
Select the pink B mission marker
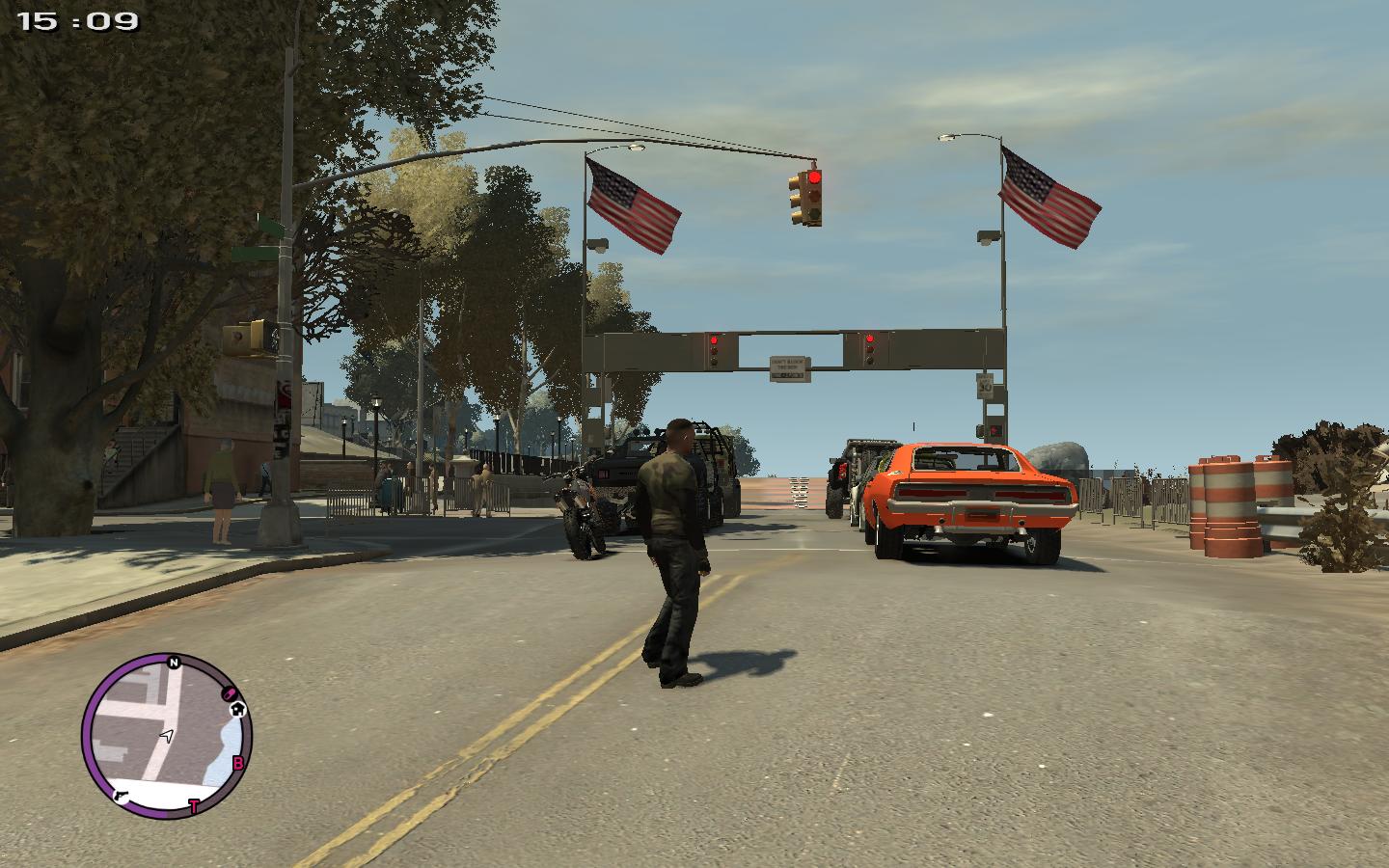click(x=238, y=764)
